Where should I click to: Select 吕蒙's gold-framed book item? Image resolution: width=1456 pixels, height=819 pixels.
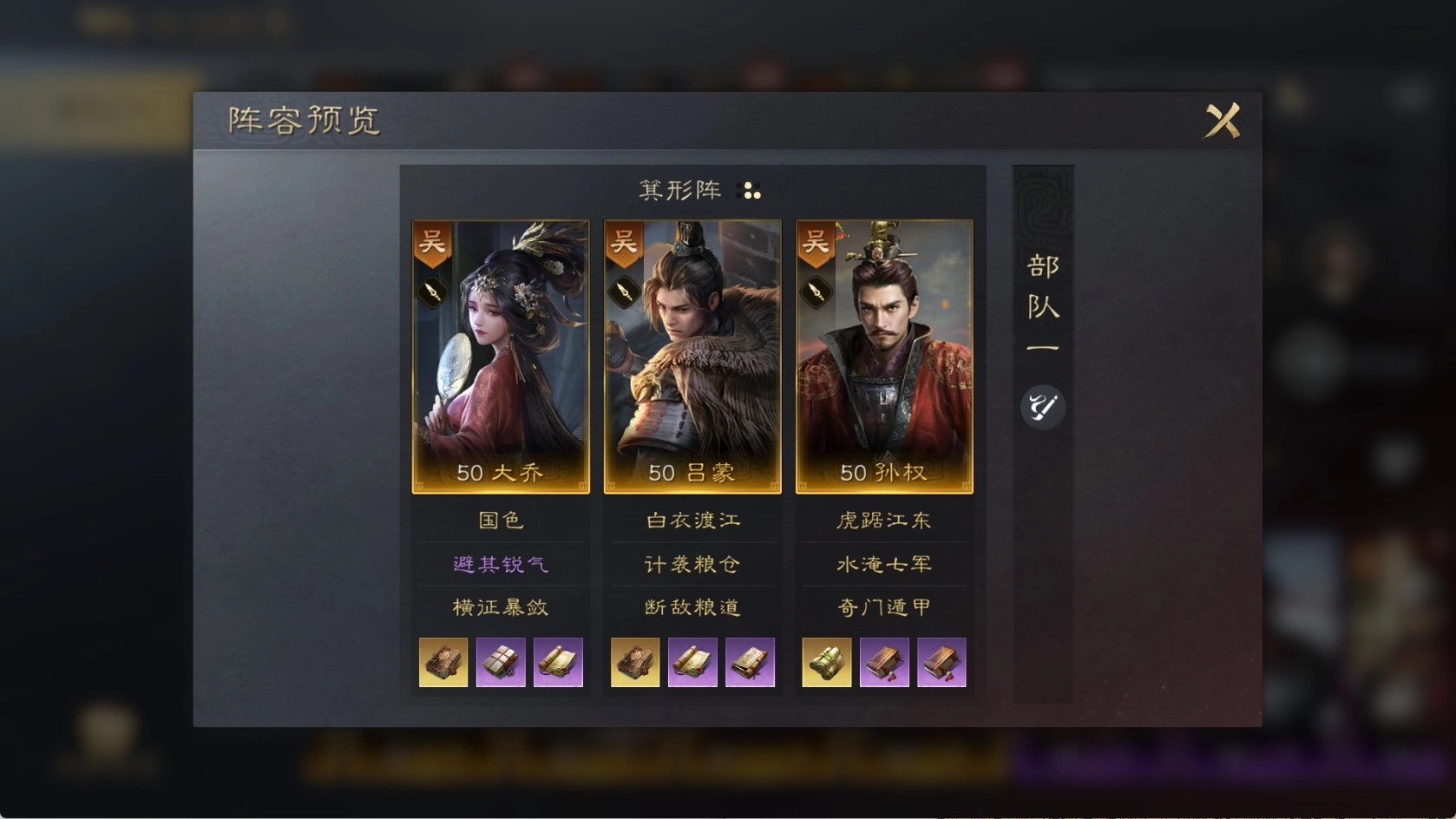[635, 663]
